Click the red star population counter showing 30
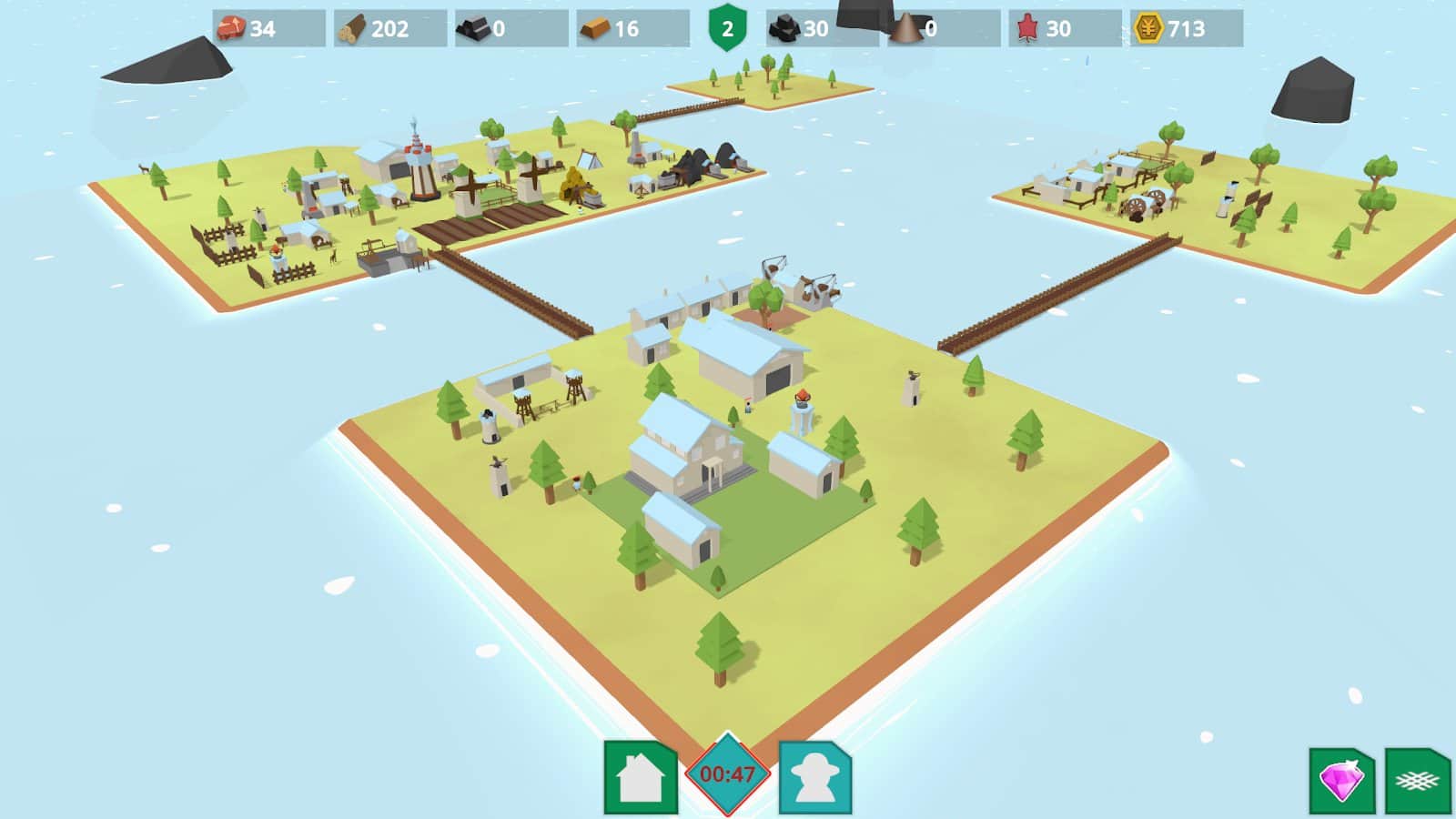This screenshot has width=1456, height=819. [1054, 26]
